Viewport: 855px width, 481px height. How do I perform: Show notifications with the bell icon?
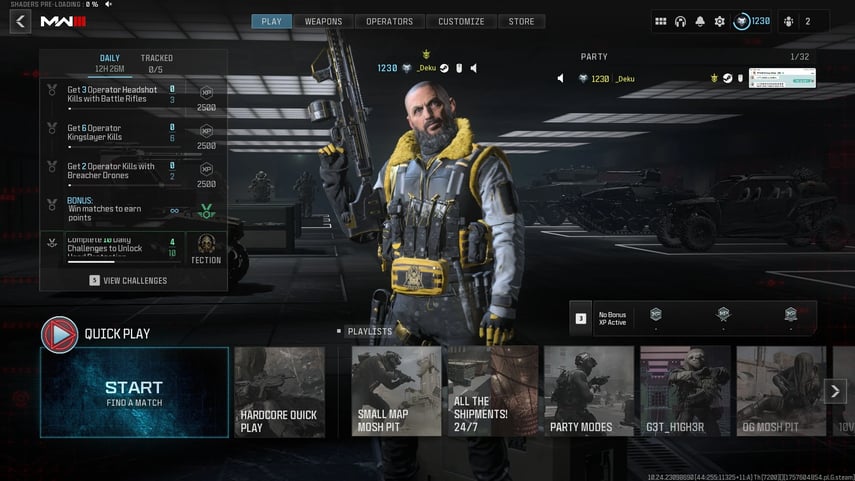click(x=700, y=21)
